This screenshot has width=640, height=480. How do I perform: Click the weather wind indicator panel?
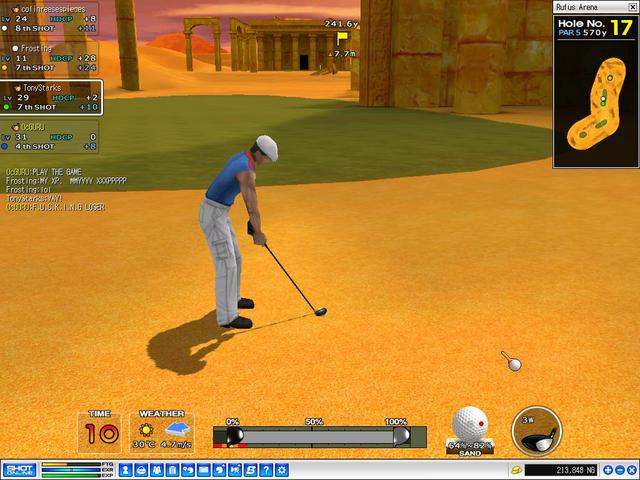click(161, 432)
